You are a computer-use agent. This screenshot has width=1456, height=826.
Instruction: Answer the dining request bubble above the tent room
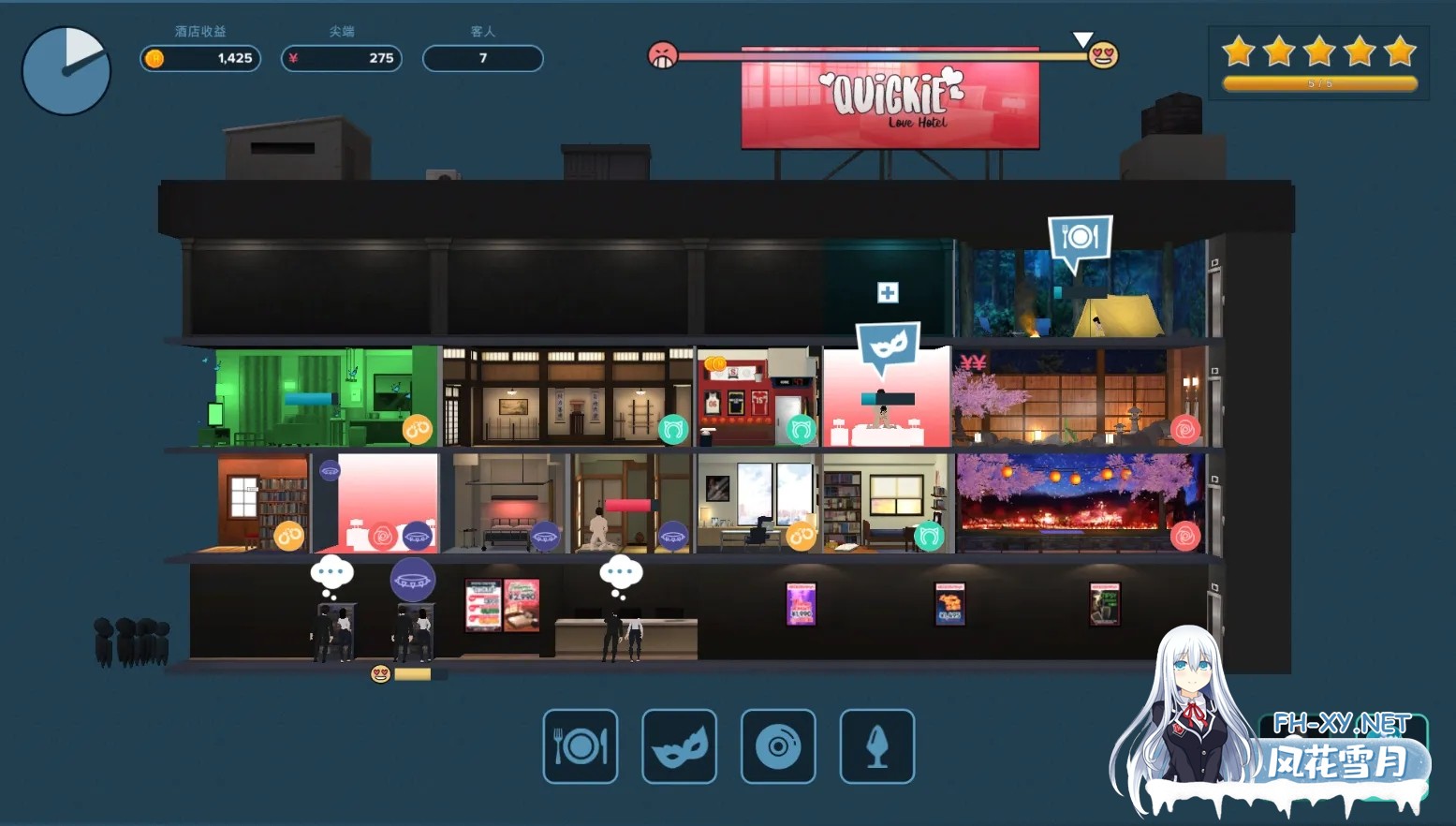coord(1080,237)
